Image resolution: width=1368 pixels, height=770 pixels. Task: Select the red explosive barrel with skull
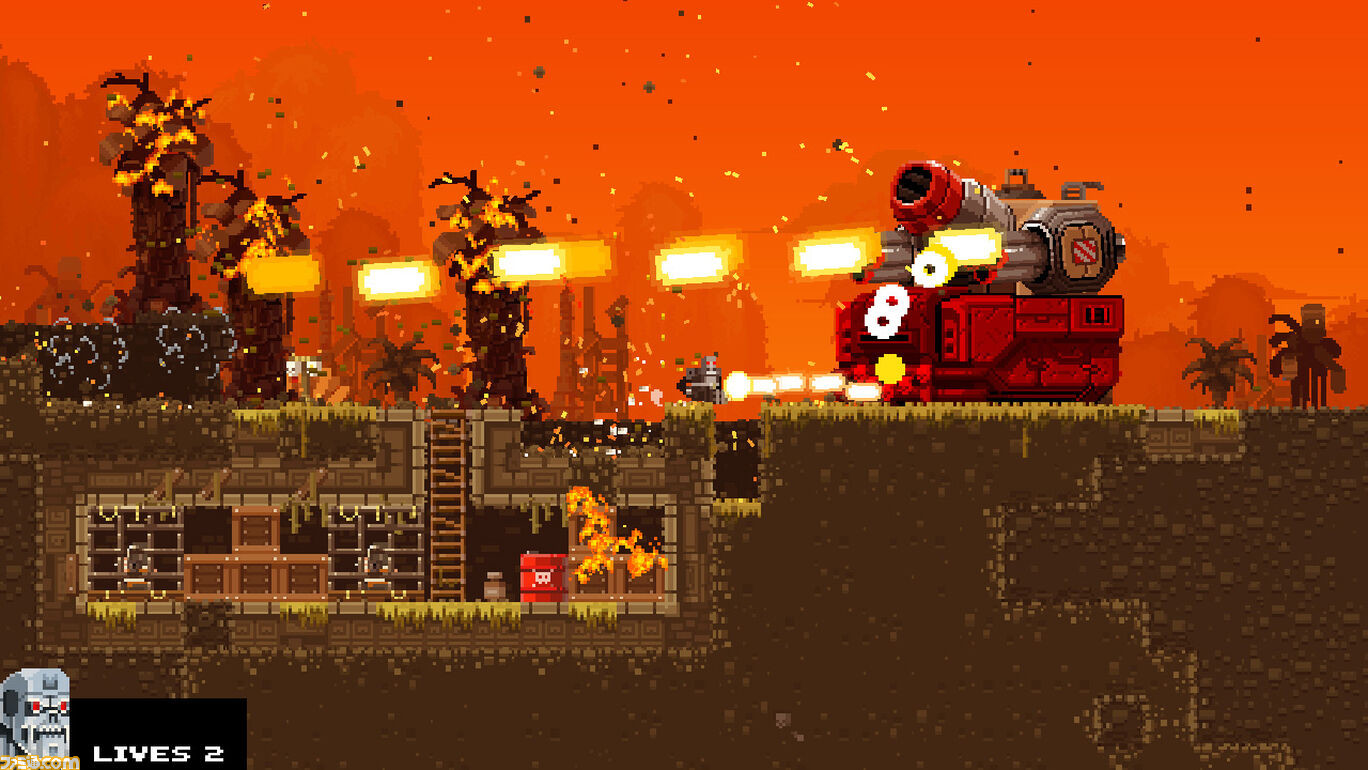pos(543,576)
